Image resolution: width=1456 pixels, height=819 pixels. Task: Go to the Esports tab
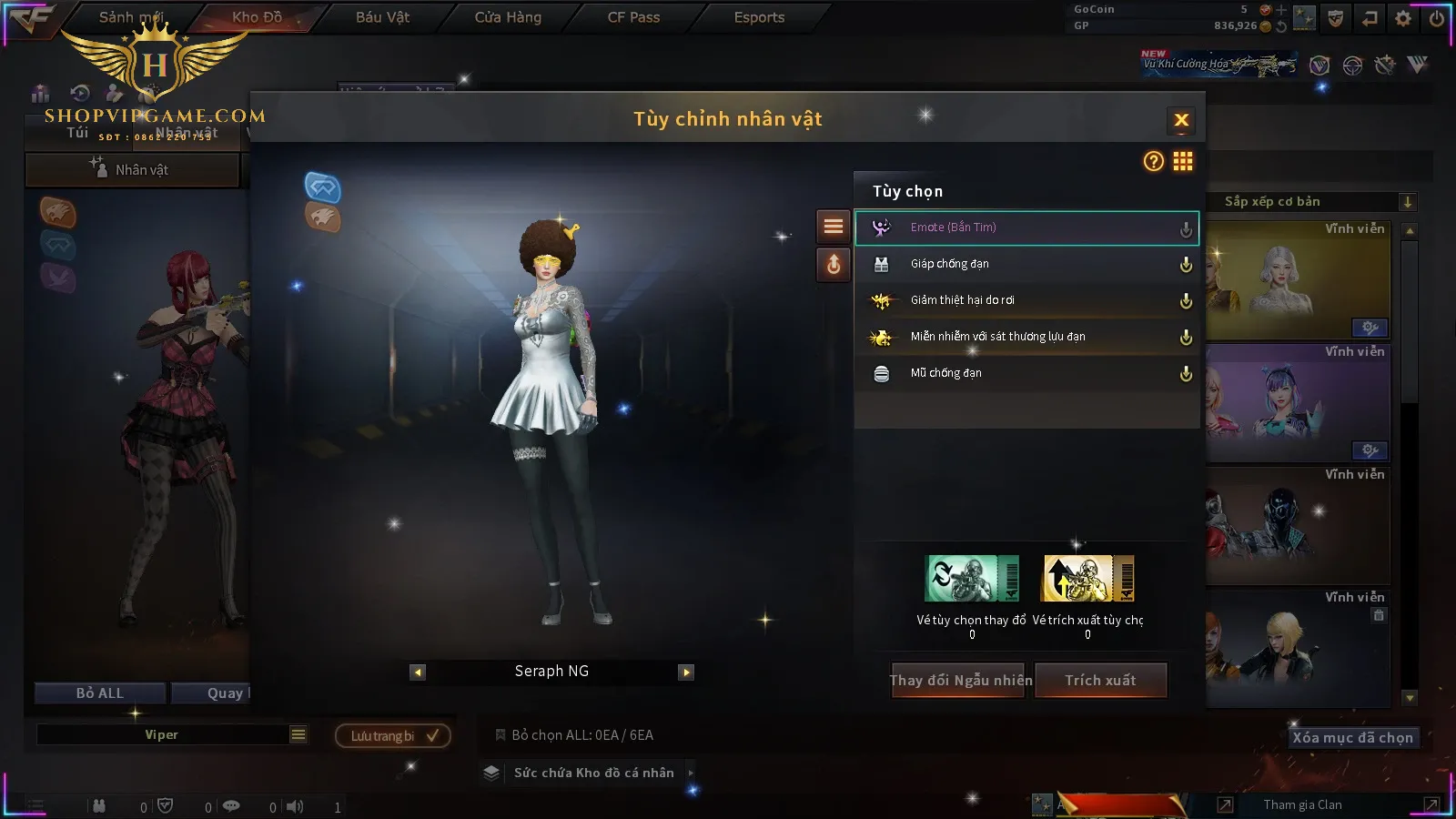759,17
